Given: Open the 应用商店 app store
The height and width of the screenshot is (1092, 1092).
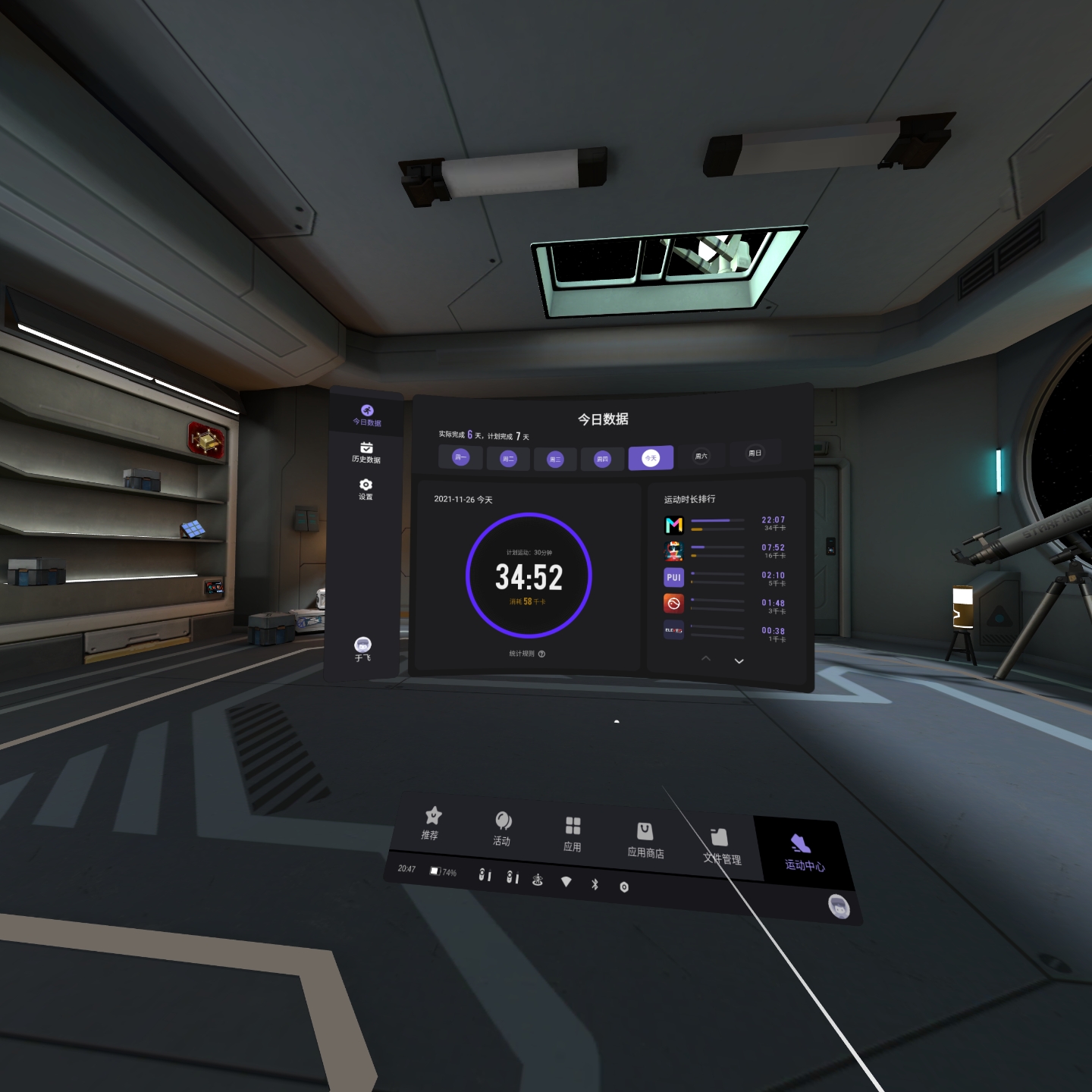Looking at the screenshot, I should (645, 840).
